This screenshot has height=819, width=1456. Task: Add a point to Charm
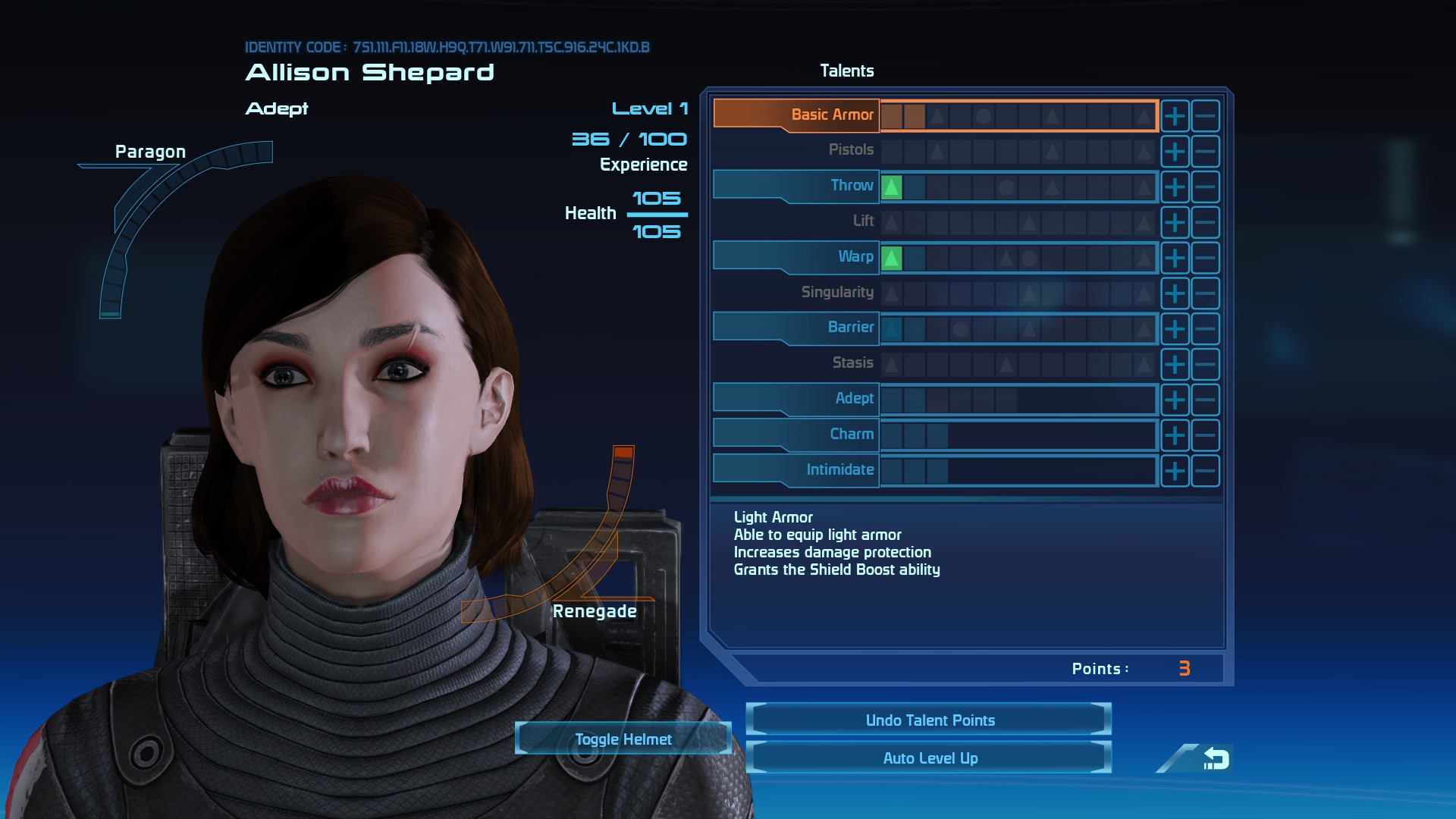click(1175, 435)
